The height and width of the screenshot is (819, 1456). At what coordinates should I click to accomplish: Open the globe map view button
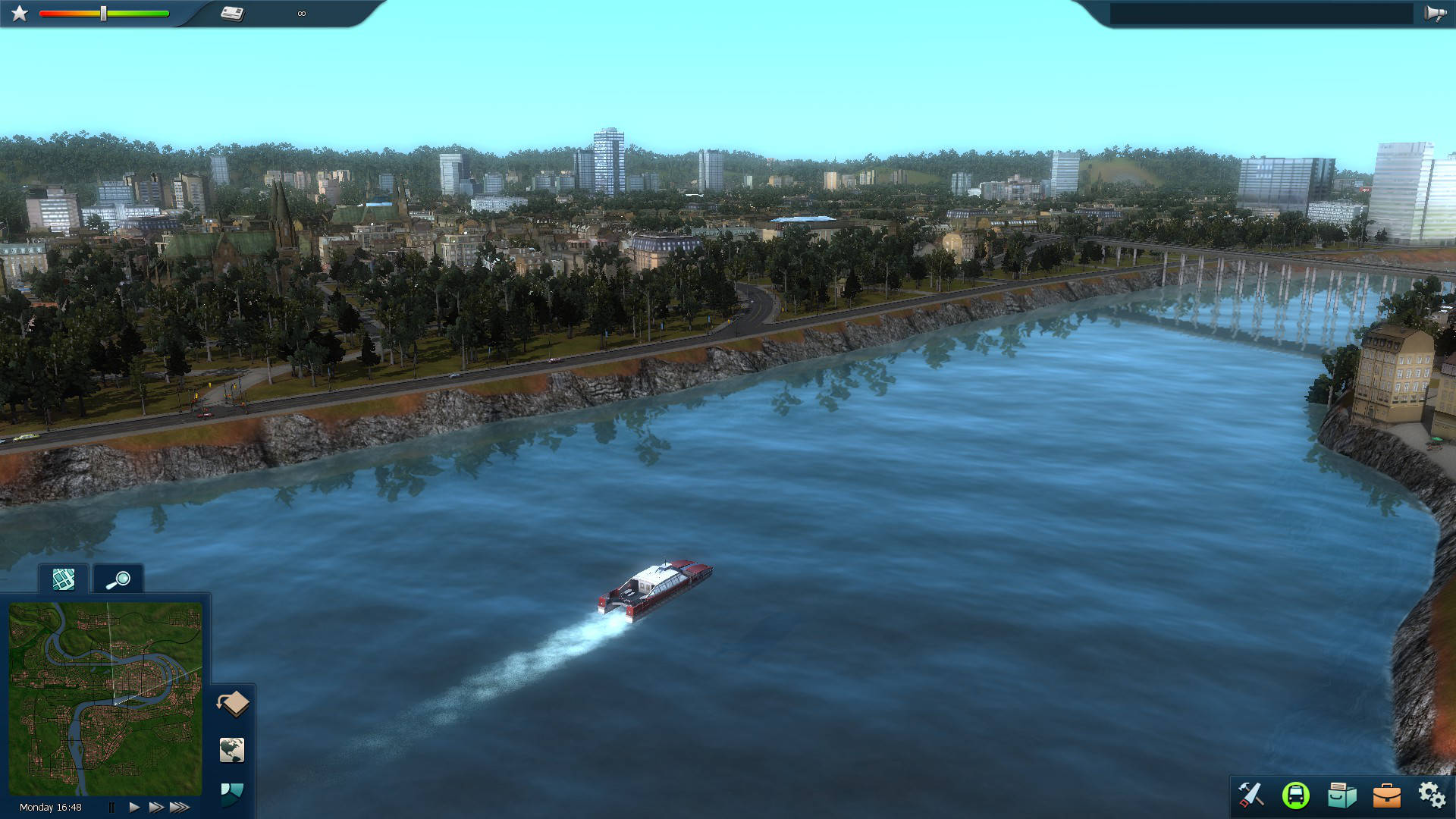click(x=232, y=750)
